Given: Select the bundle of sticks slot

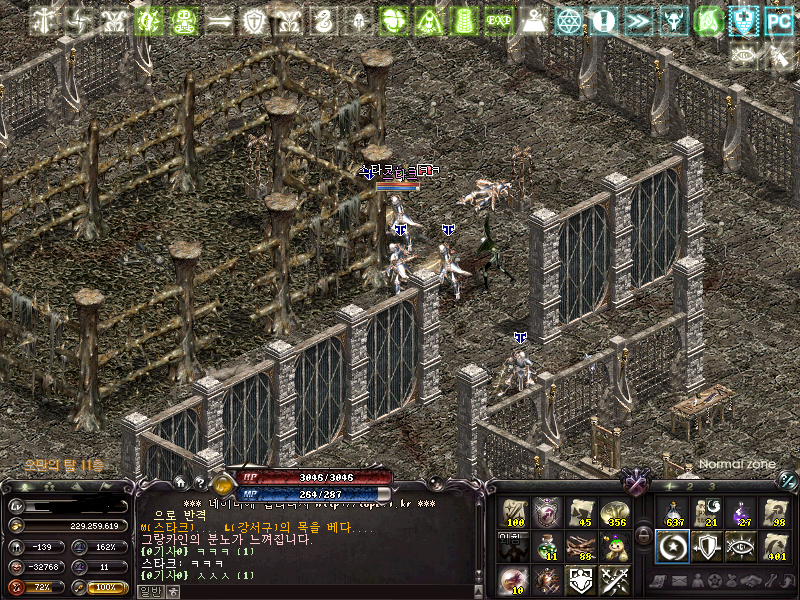Looking at the screenshot, I should (581, 546).
